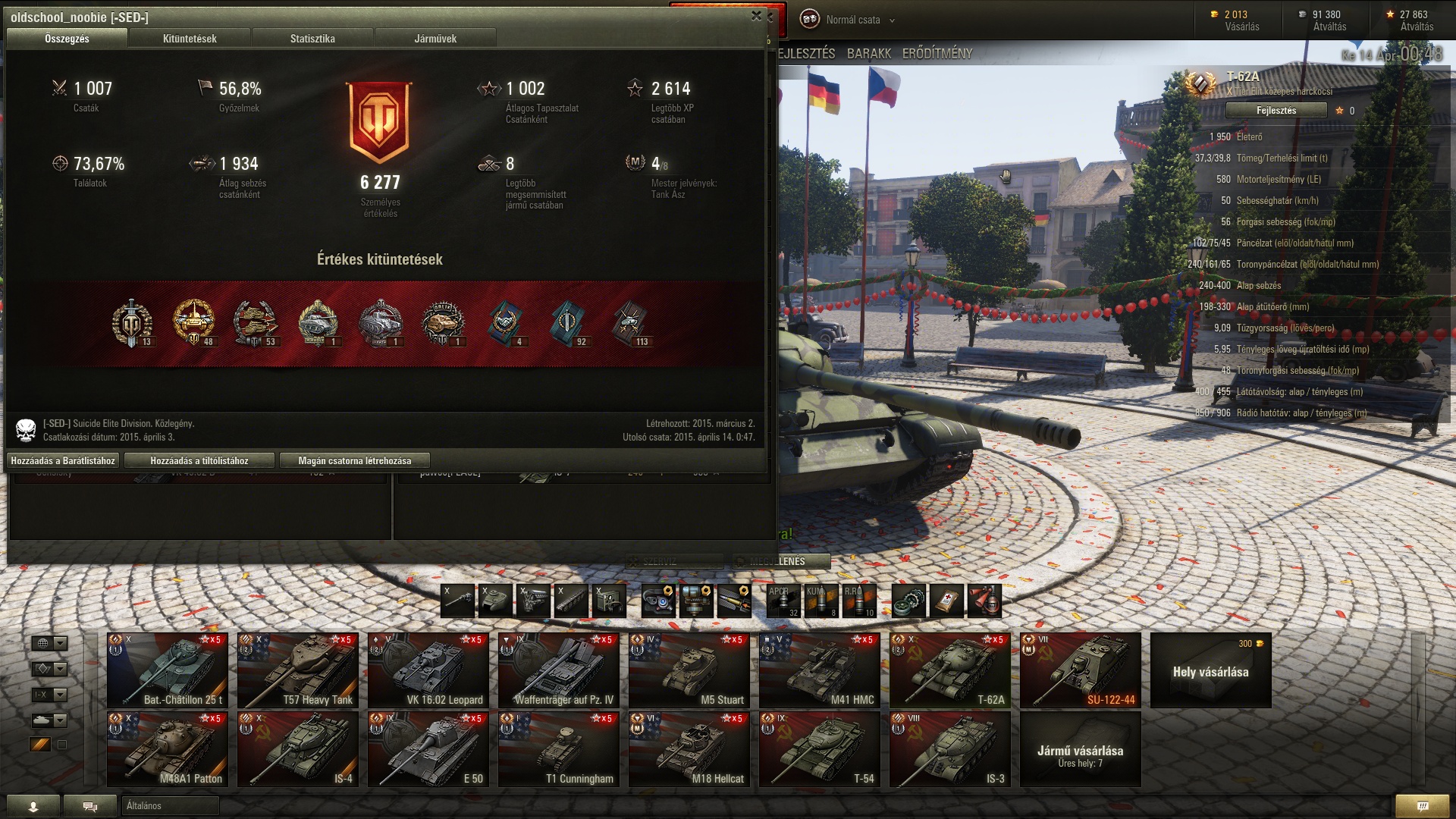Screen dimensions: 1456x819
Task: Choose the T57 Heavy Tank in carousel
Action: click(298, 670)
